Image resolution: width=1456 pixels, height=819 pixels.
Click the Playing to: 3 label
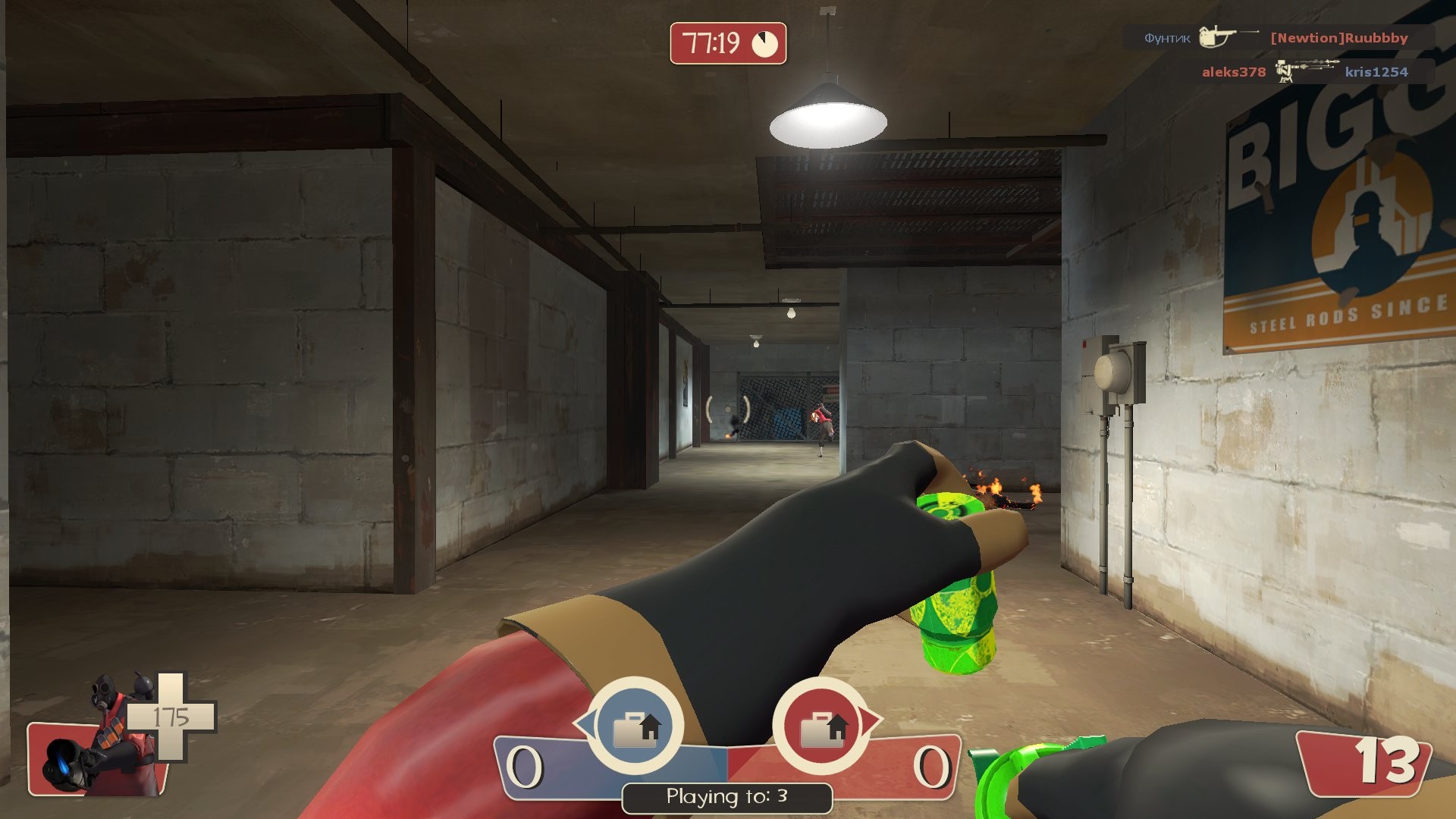pyautogui.click(x=726, y=797)
